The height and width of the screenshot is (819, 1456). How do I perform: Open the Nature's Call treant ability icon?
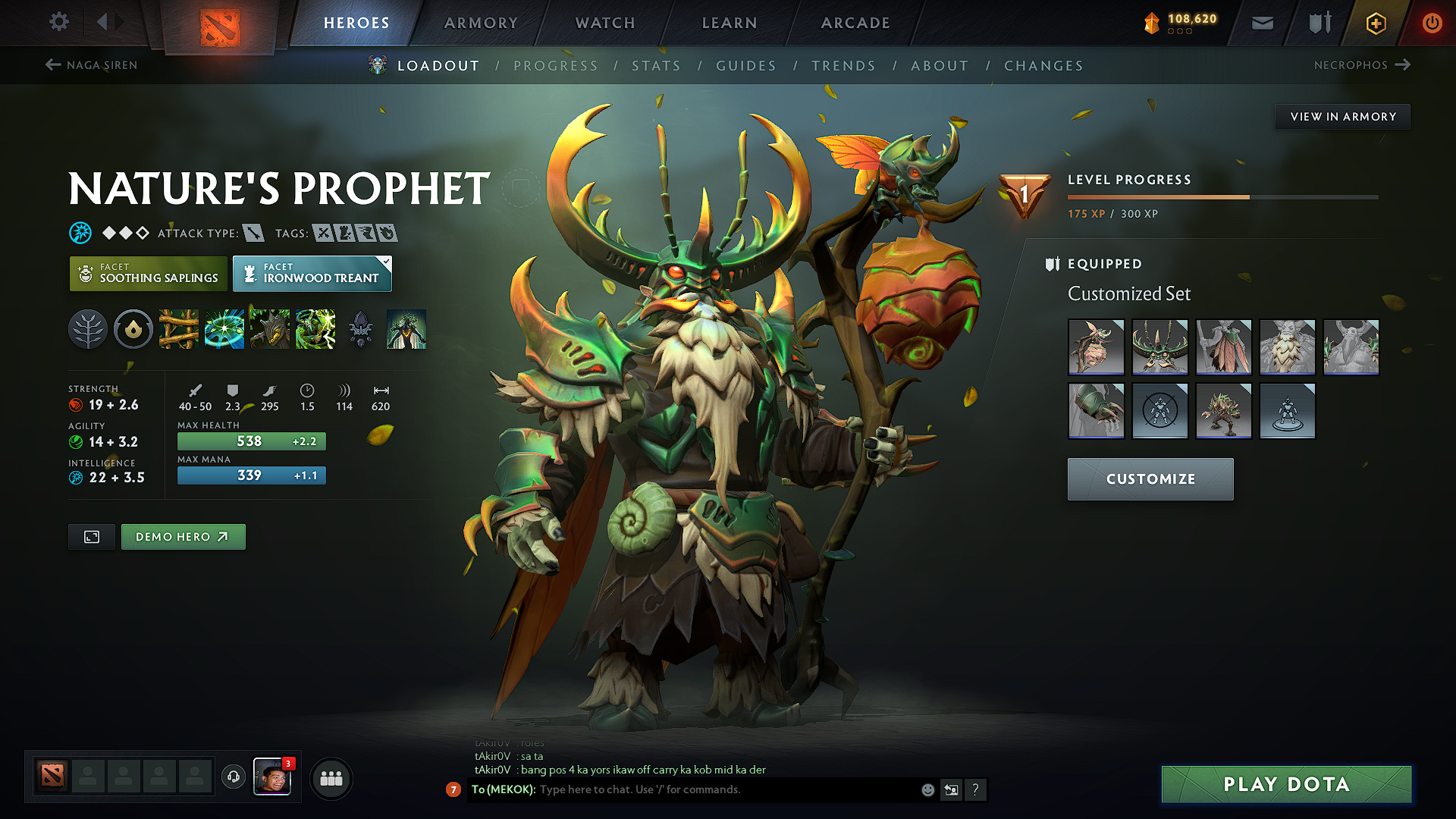[x=270, y=329]
